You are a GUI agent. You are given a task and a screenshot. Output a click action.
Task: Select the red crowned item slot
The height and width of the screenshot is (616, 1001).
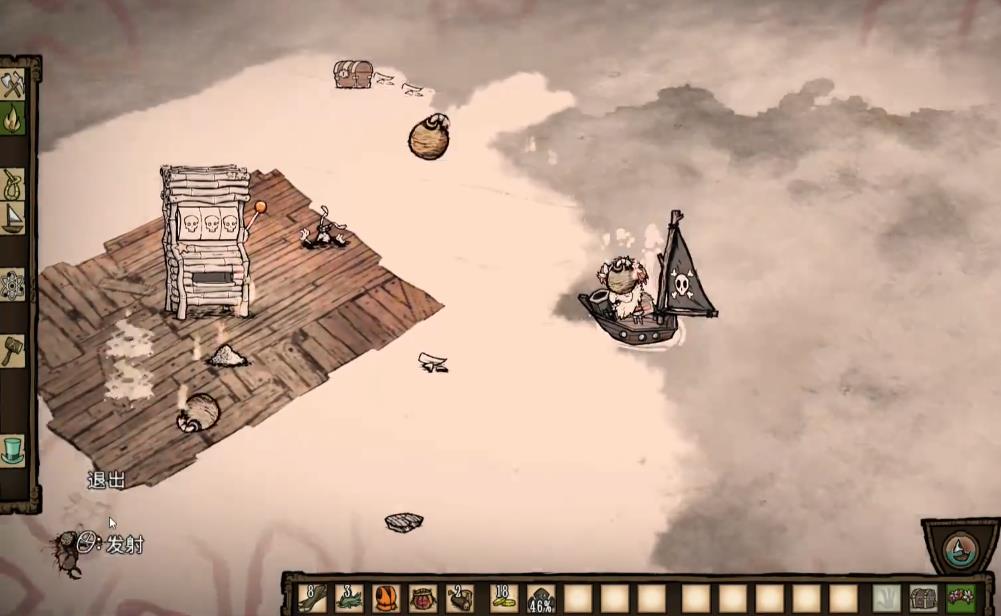[x=423, y=598]
